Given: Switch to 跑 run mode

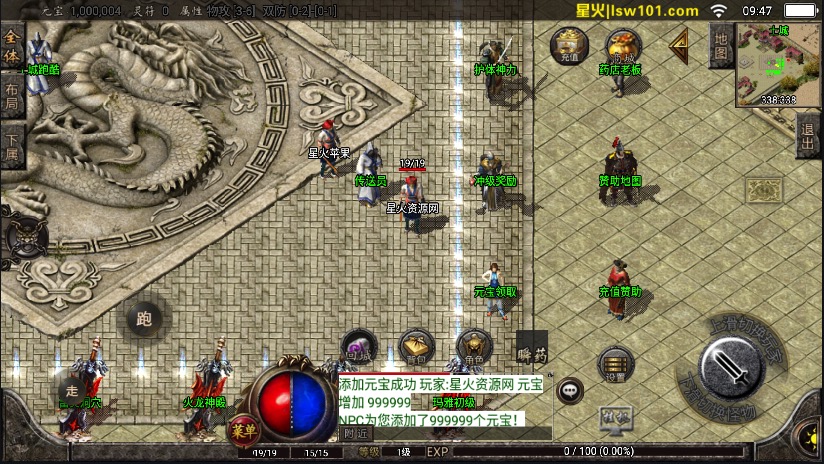Looking at the screenshot, I should pos(142,319).
